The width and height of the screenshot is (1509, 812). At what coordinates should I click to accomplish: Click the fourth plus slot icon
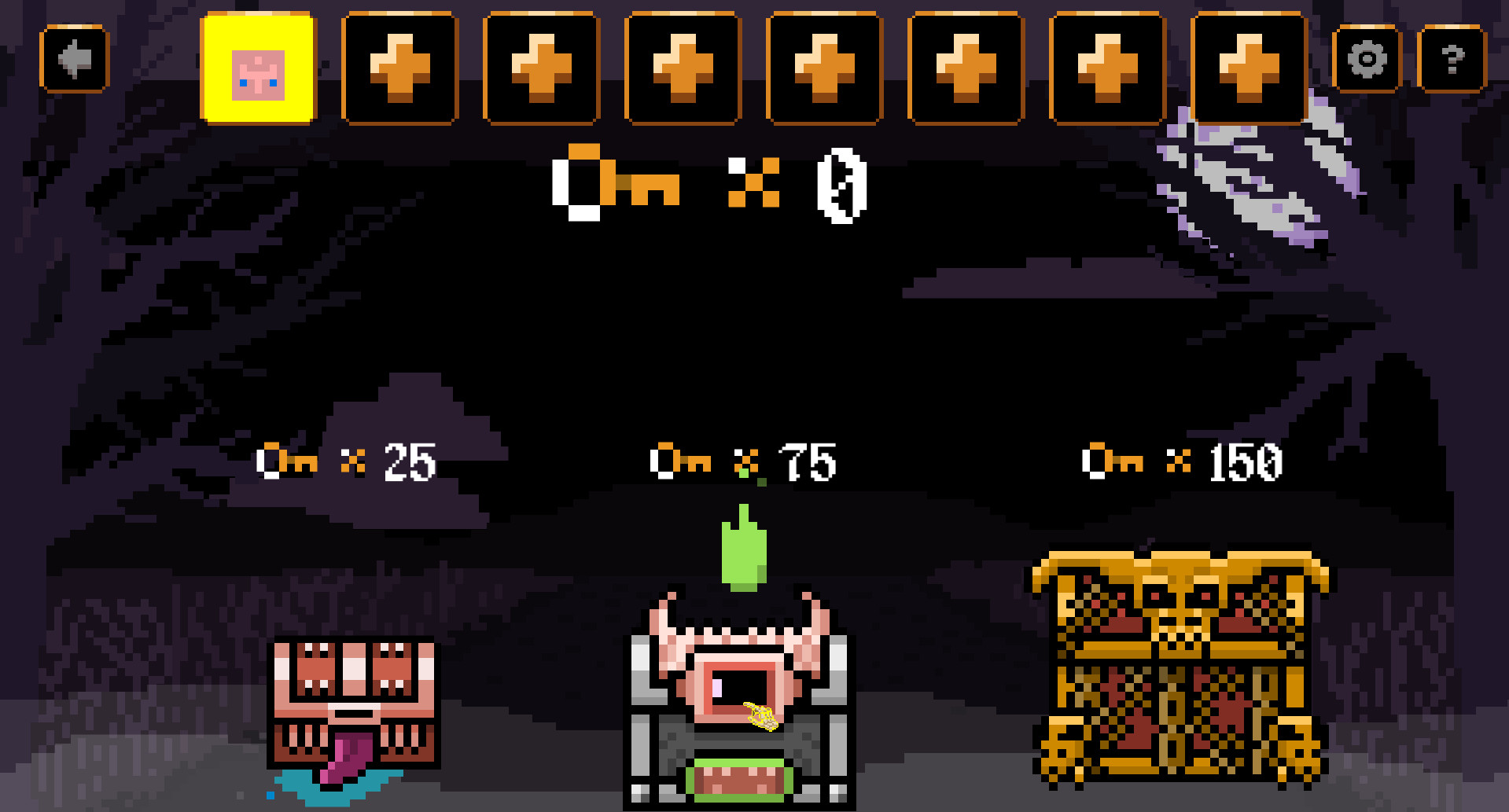click(824, 67)
